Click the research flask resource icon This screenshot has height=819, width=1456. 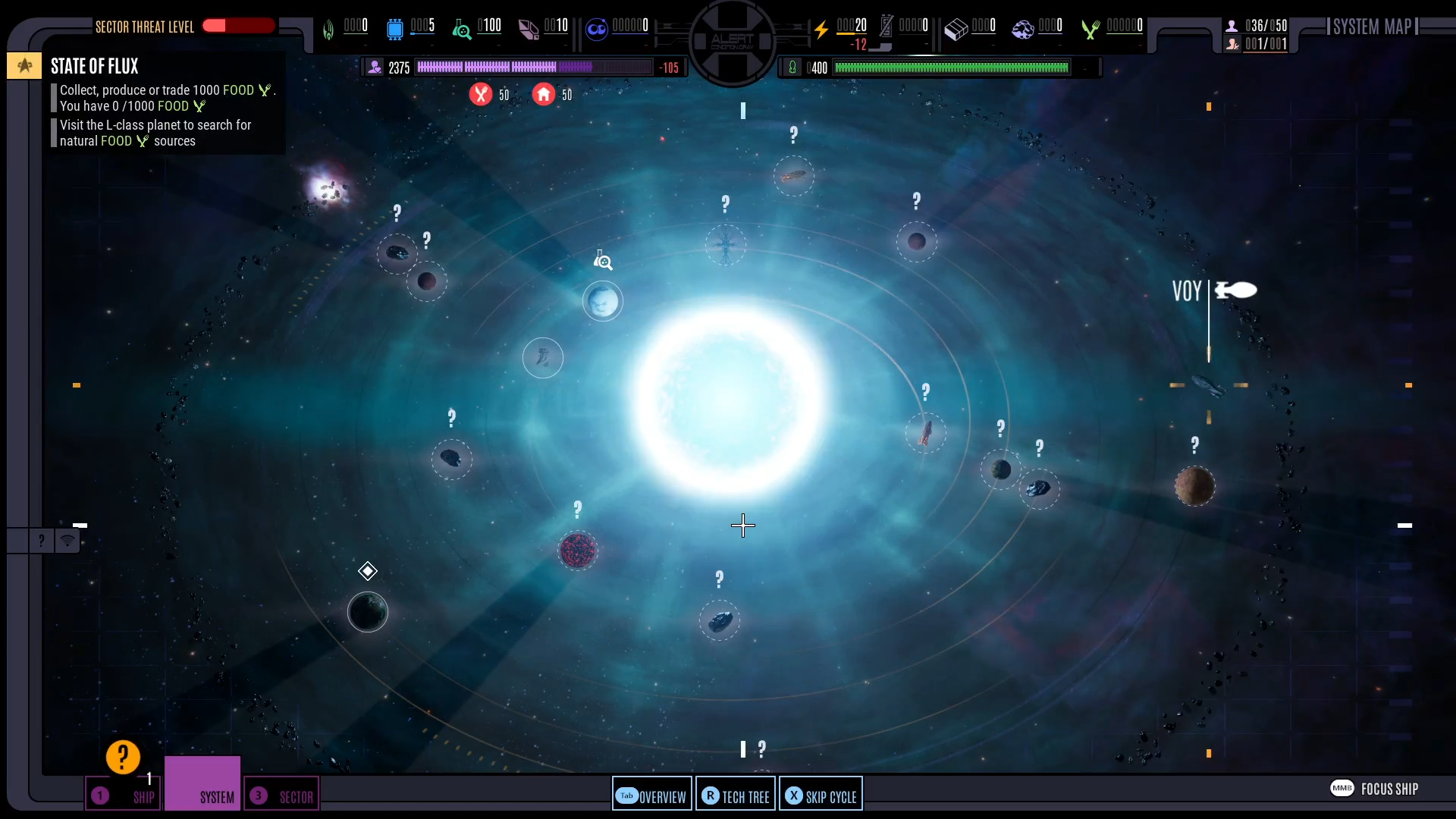461,30
